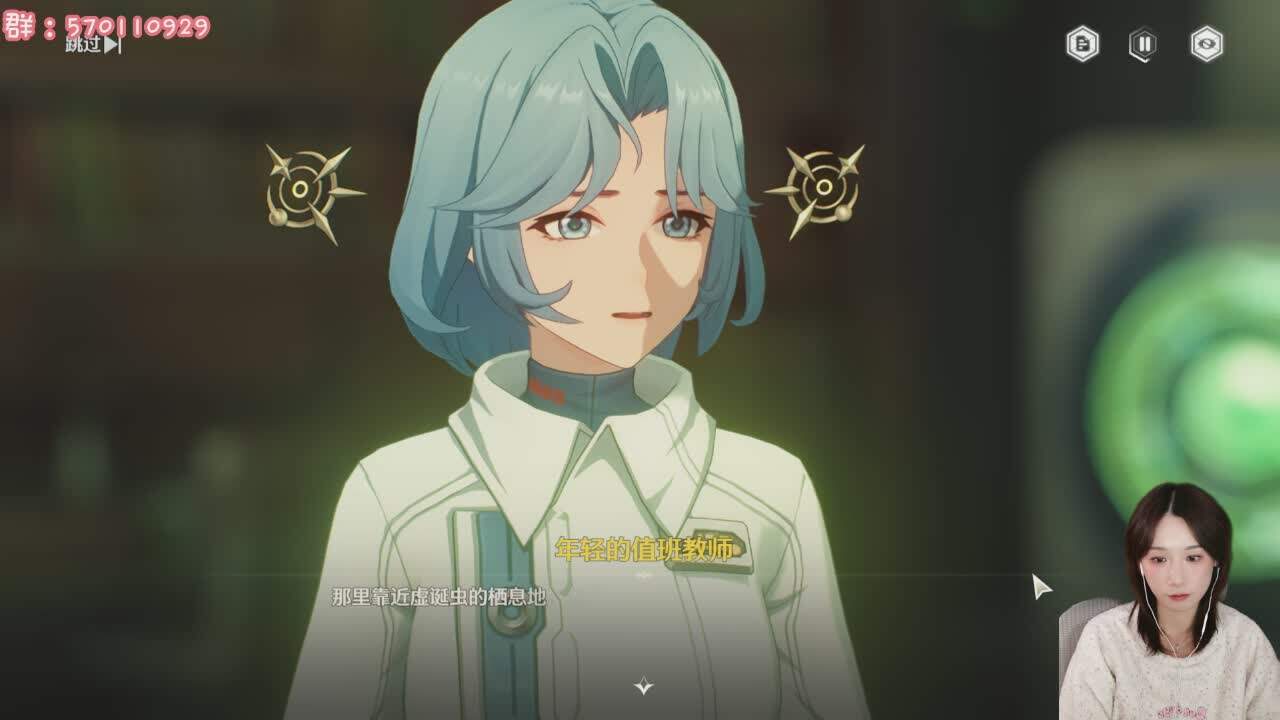Open the dialogue log history icon
The image size is (1280, 720).
pyautogui.click(x=1082, y=44)
